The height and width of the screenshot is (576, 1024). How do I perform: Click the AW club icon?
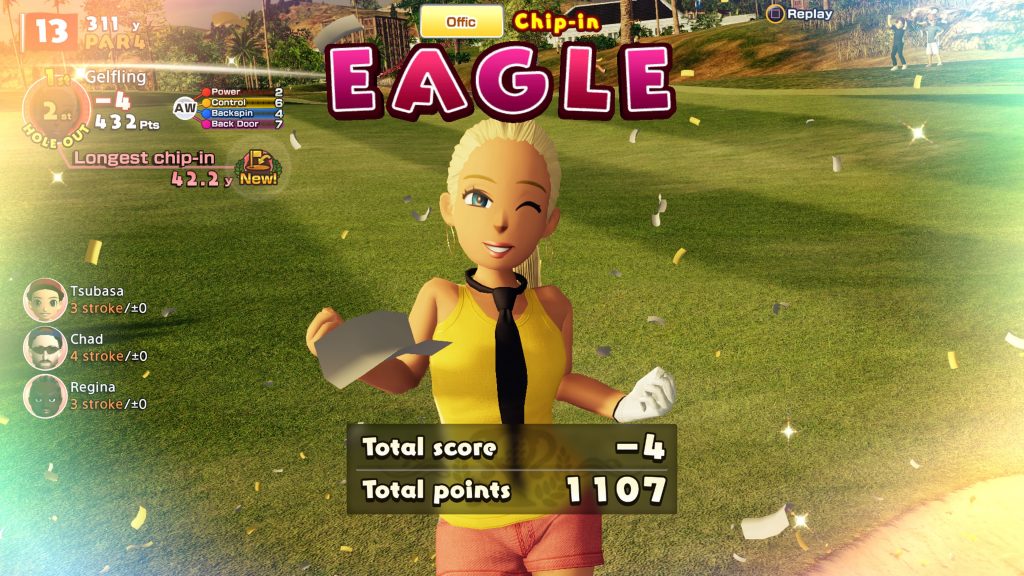185,108
